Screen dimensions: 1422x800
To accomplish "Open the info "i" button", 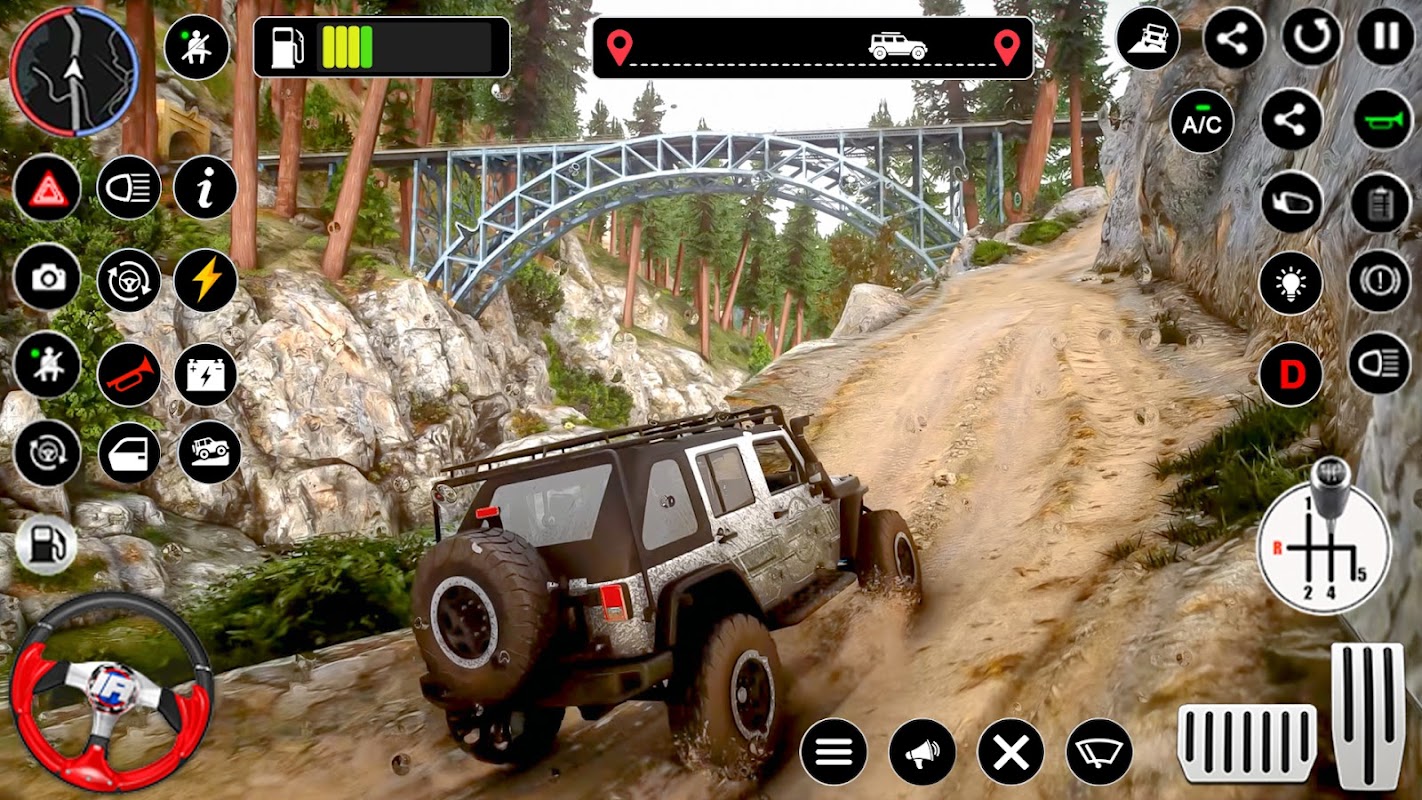I will [x=205, y=188].
